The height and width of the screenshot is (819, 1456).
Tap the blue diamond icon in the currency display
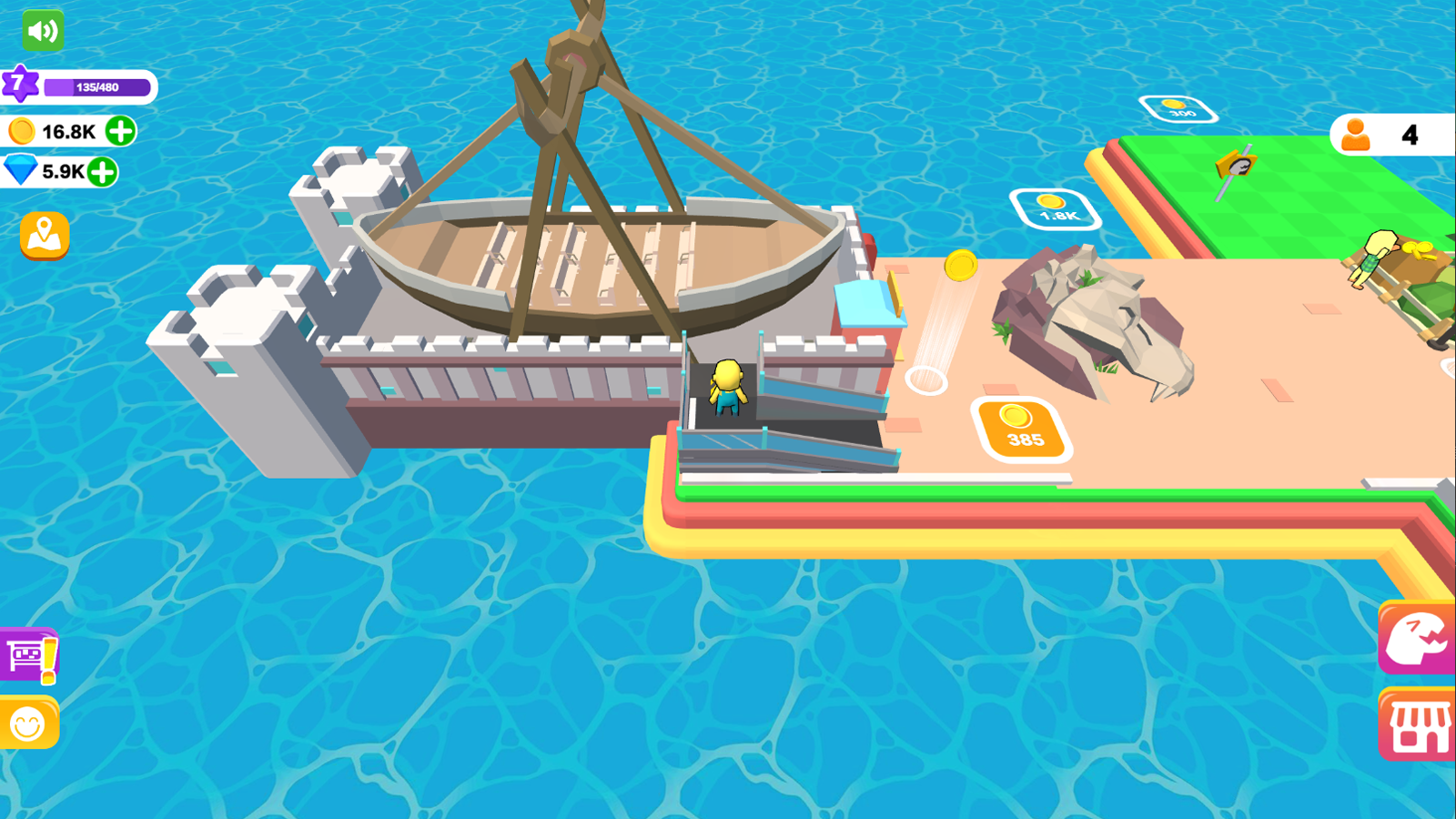click(x=22, y=169)
